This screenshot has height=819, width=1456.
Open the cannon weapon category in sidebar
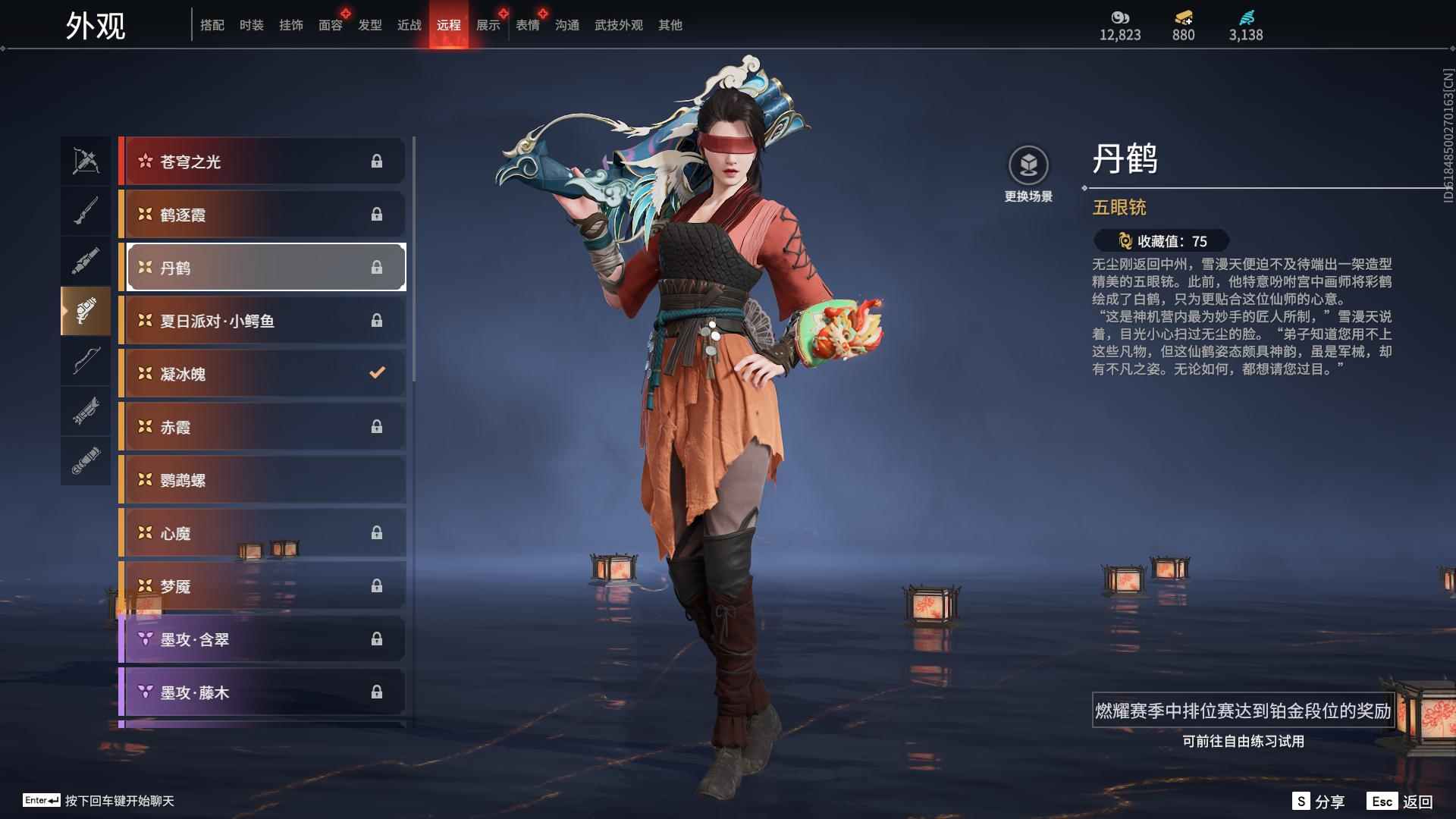pyautogui.click(x=86, y=260)
